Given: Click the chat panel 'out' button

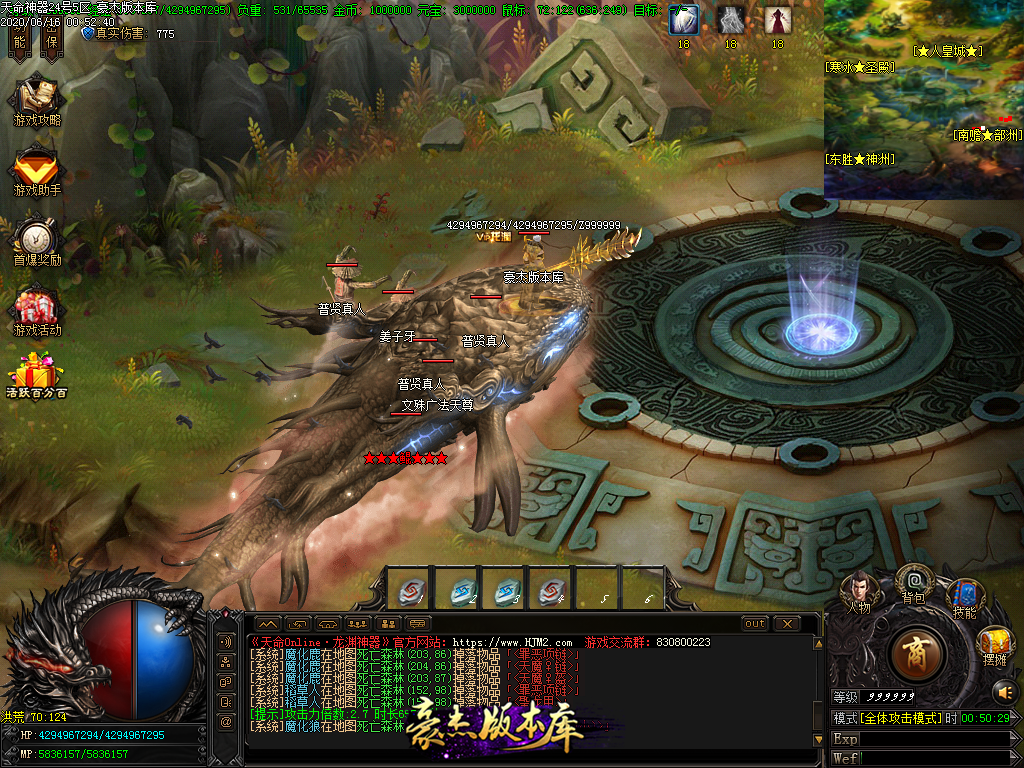Looking at the screenshot, I should pyautogui.click(x=755, y=624).
